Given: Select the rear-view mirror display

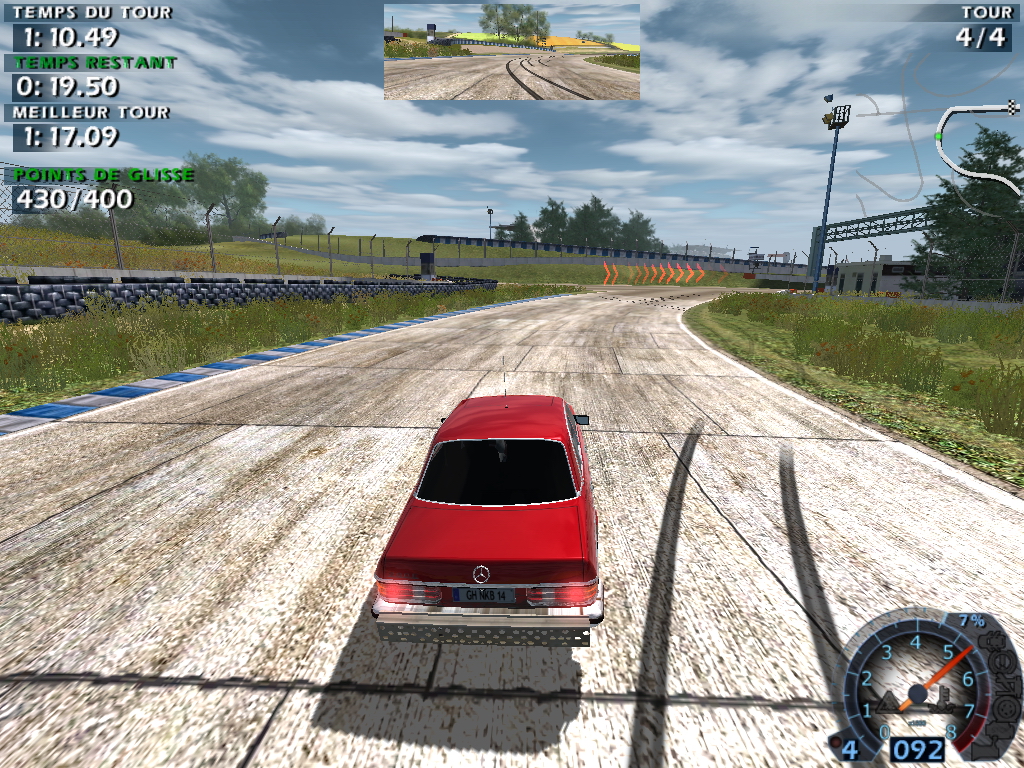Looking at the screenshot, I should click(x=511, y=51).
